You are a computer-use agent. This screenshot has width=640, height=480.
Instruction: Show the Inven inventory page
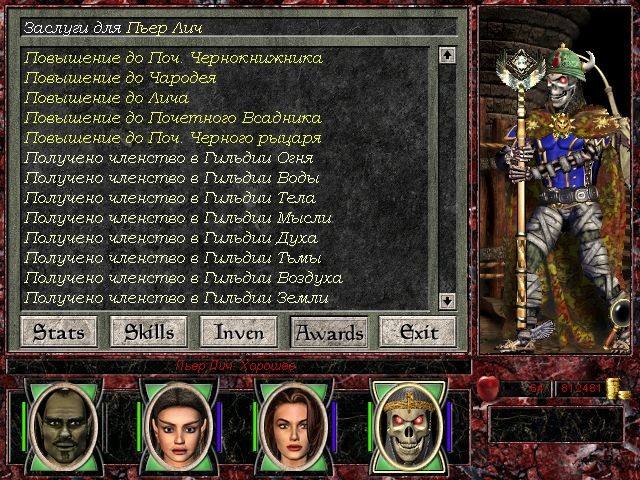point(239,331)
